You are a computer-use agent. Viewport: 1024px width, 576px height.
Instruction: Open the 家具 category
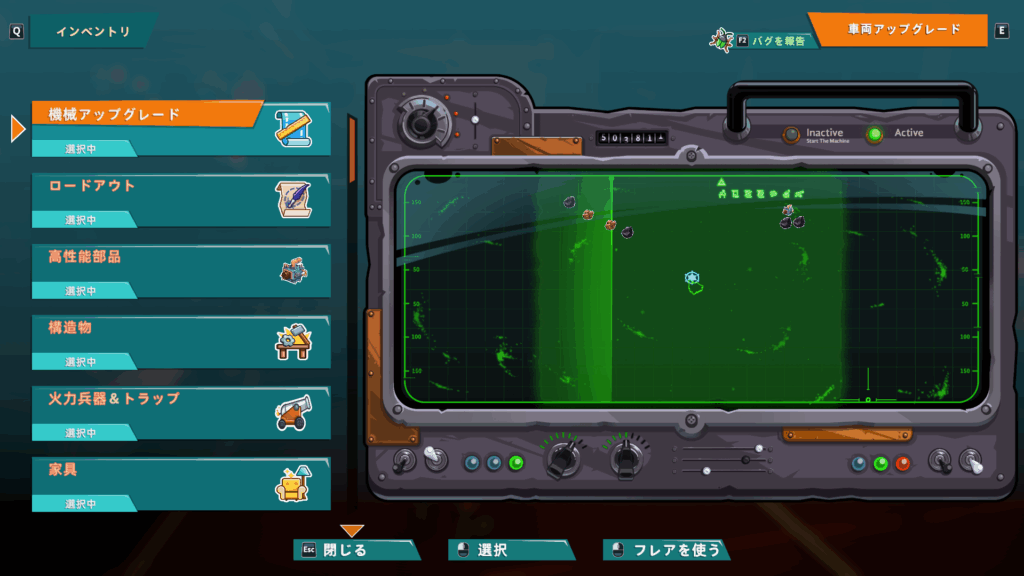click(x=180, y=482)
